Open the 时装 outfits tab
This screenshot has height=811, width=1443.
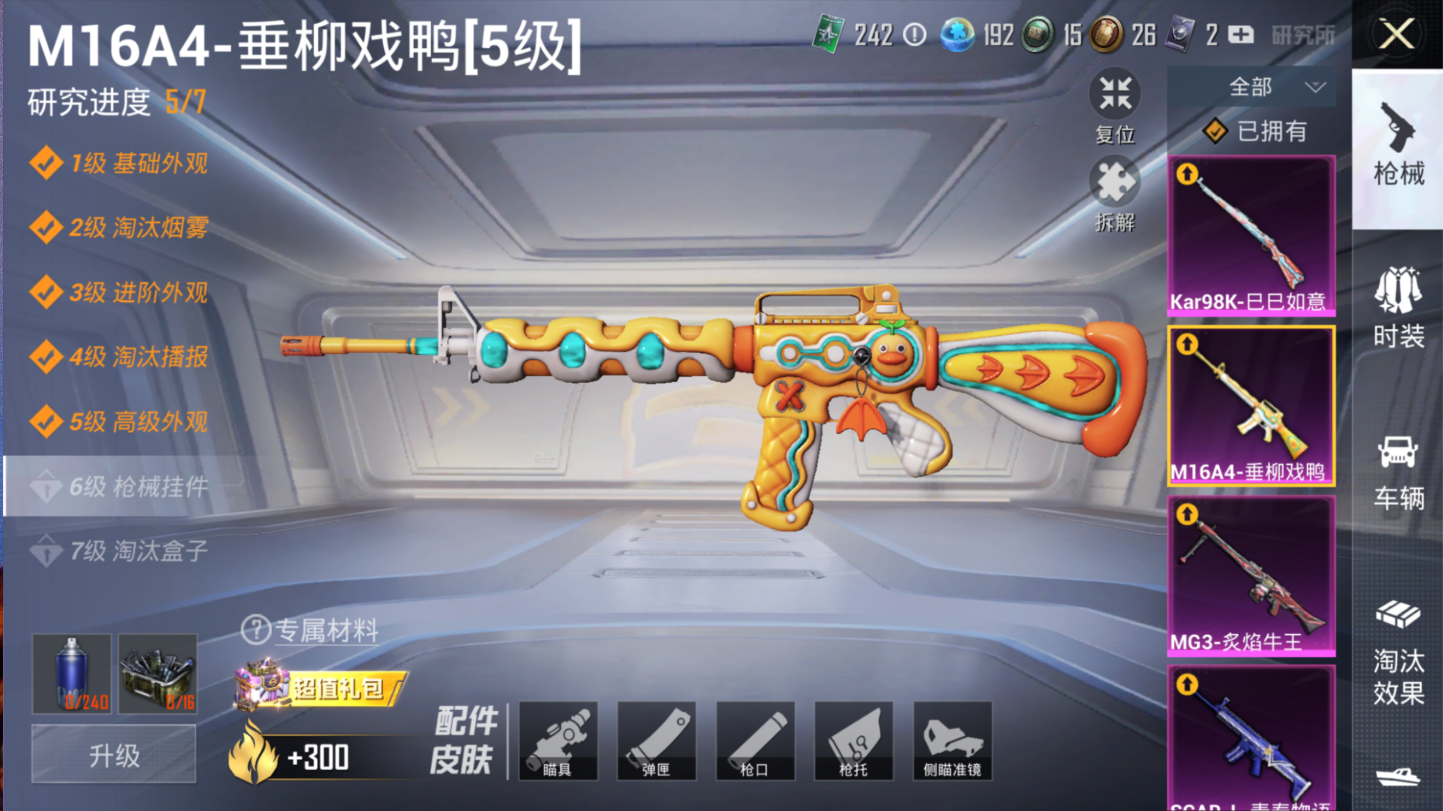click(1398, 307)
